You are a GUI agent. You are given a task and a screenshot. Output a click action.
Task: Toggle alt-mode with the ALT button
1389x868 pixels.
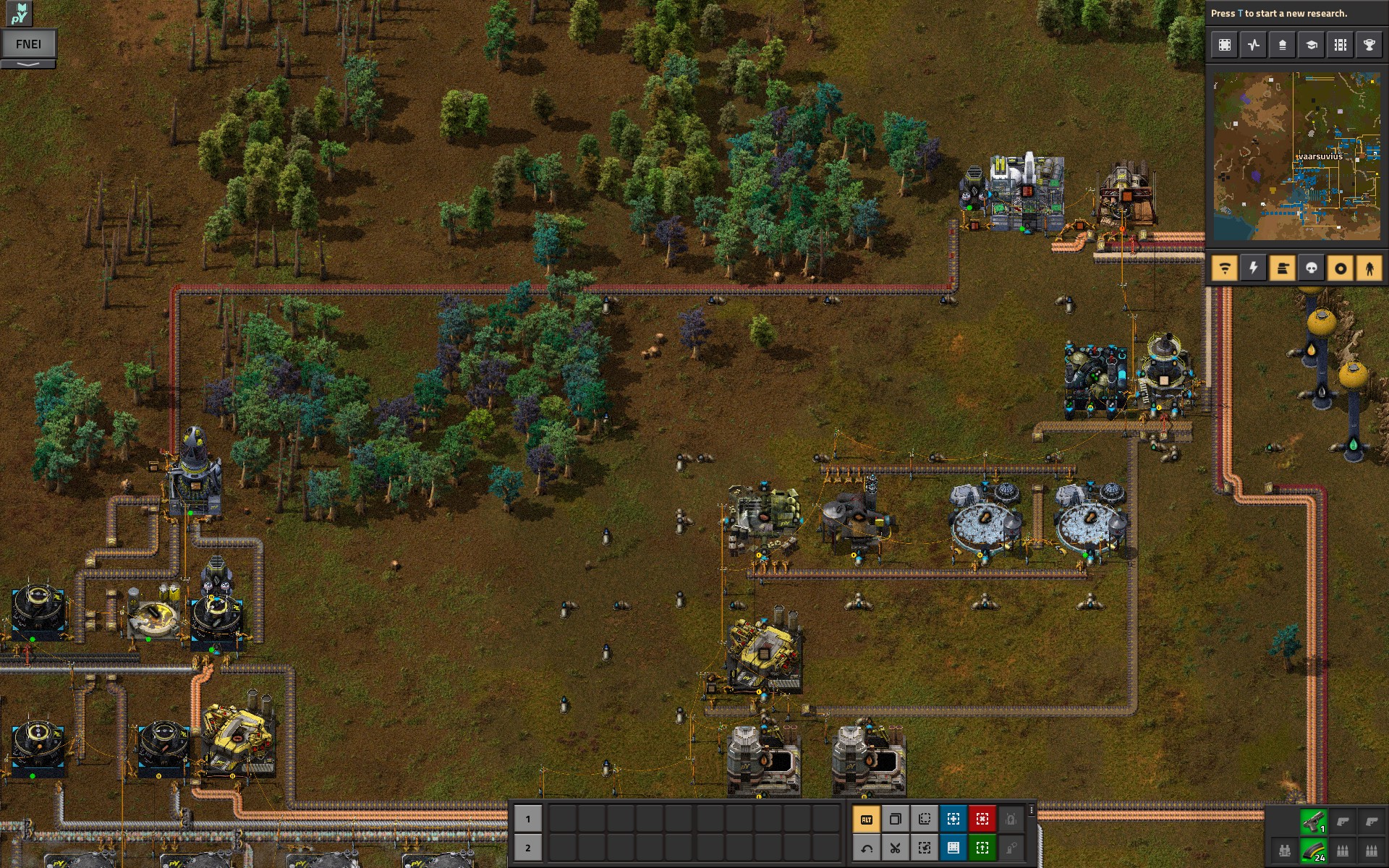pos(868,819)
